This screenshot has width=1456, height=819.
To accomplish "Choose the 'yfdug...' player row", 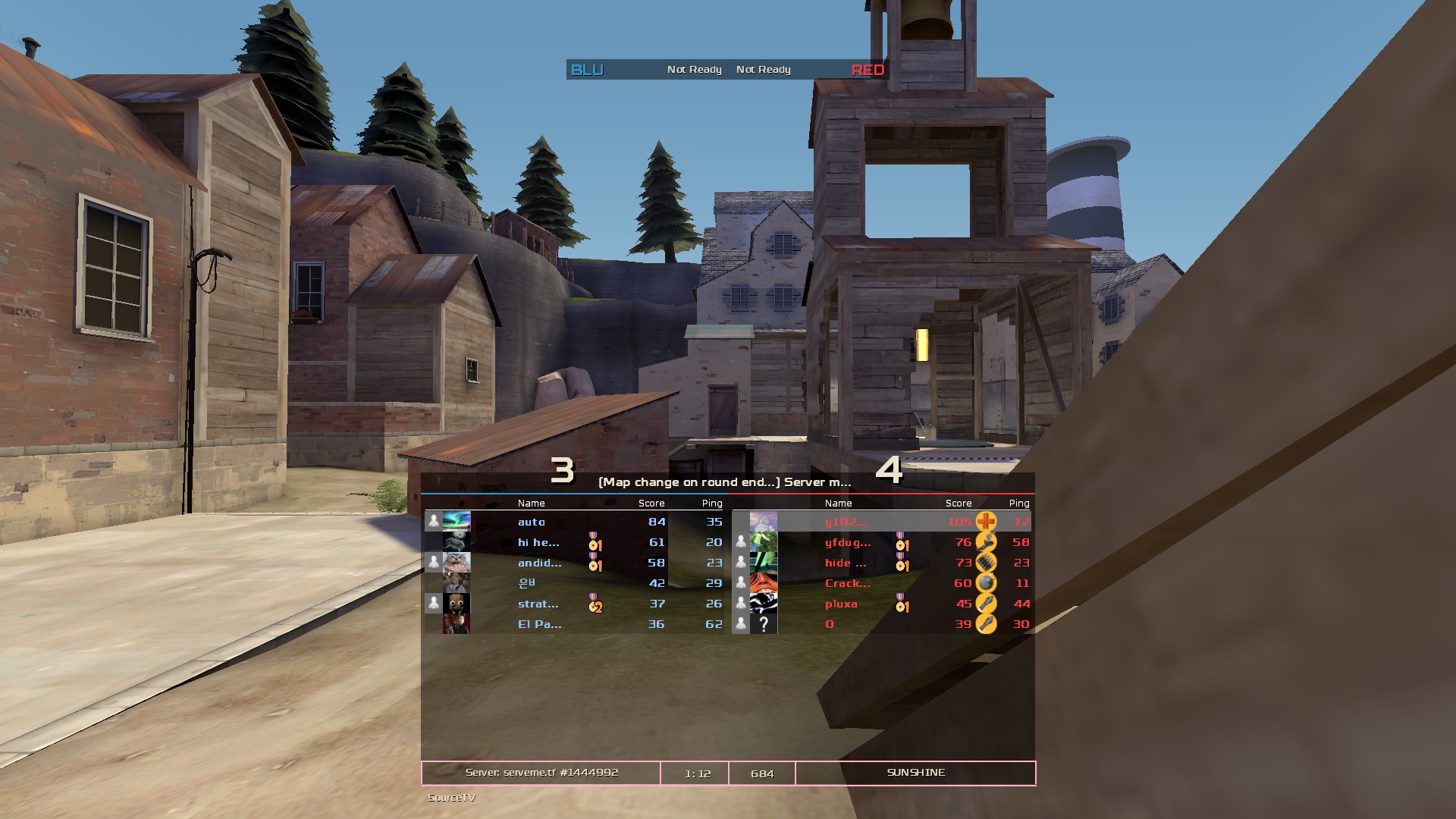I will coord(848,542).
